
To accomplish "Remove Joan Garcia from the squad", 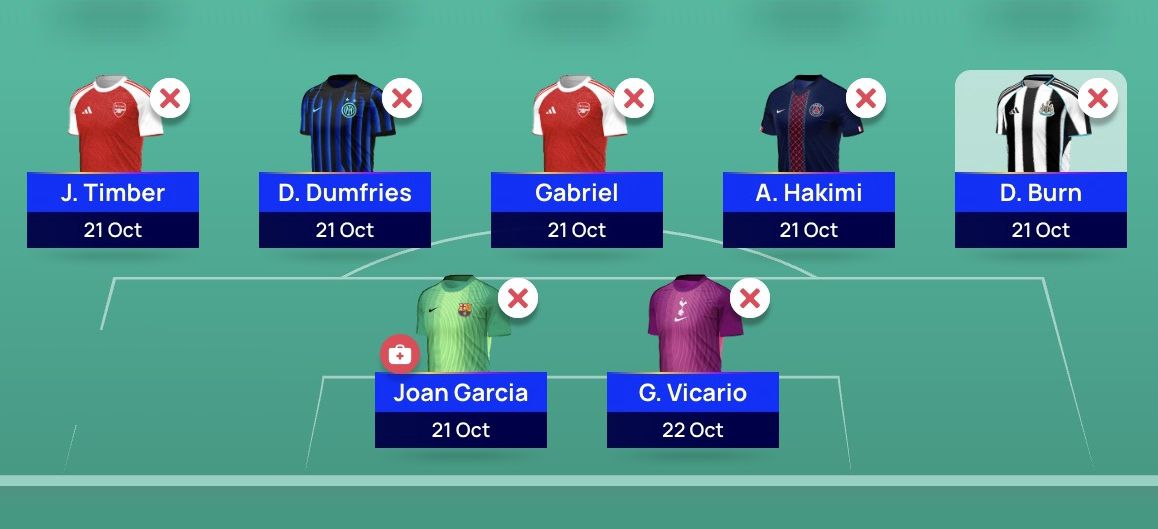I will [x=518, y=298].
